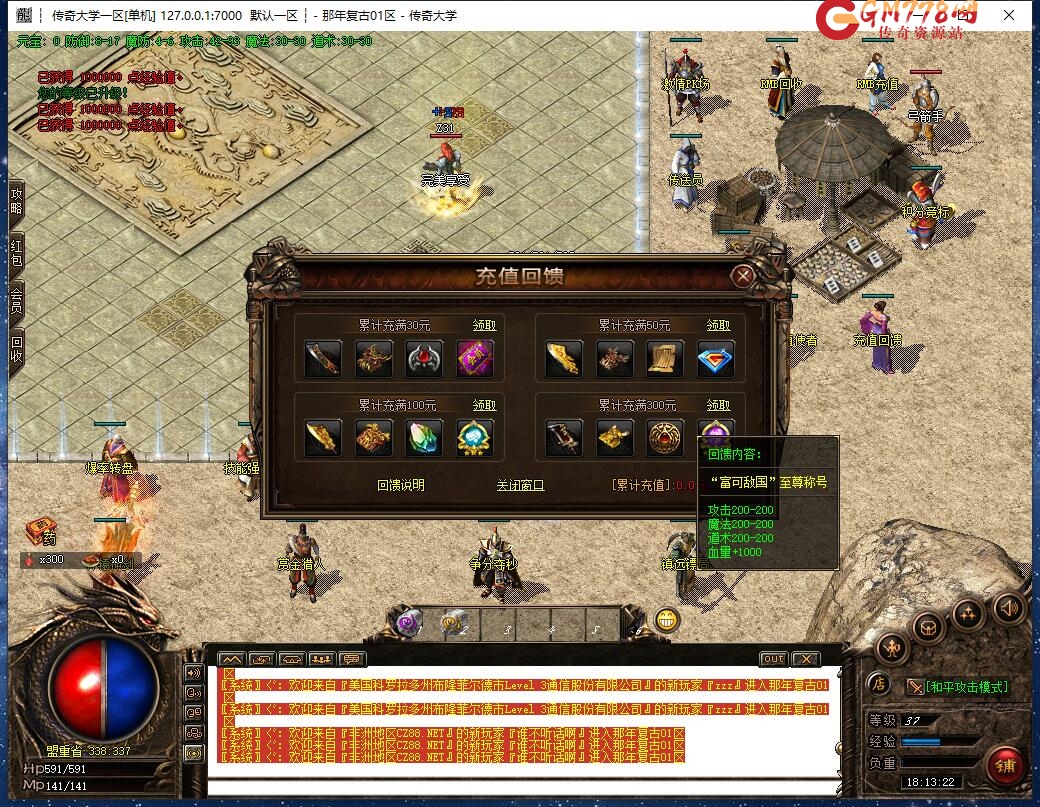Screen dimensions: 1040x807
Task: Click the 关闭窗口 close window link
Action: (520, 485)
